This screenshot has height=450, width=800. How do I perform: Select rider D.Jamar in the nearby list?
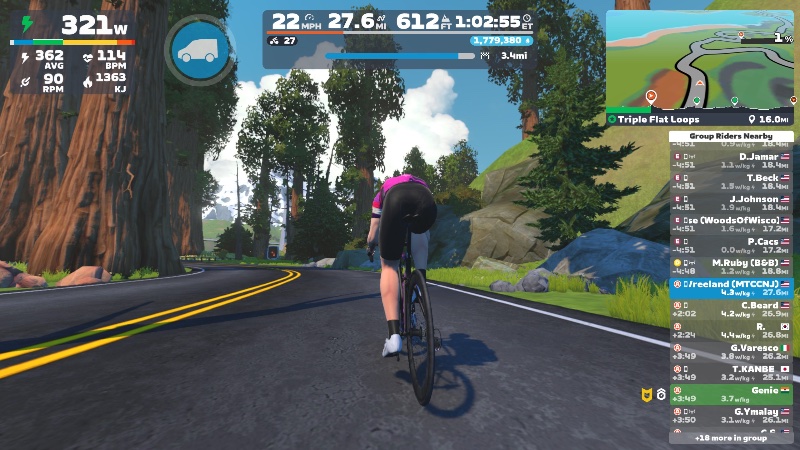click(731, 161)
